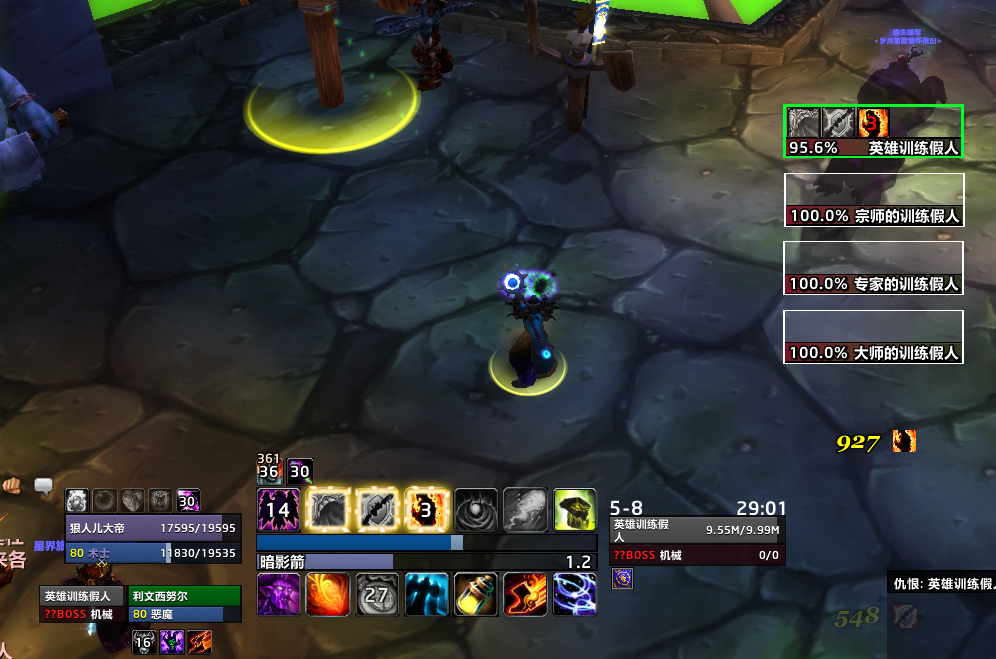Click the flaming boot ability icon
The image size is (996, 659).
point(525,594)
